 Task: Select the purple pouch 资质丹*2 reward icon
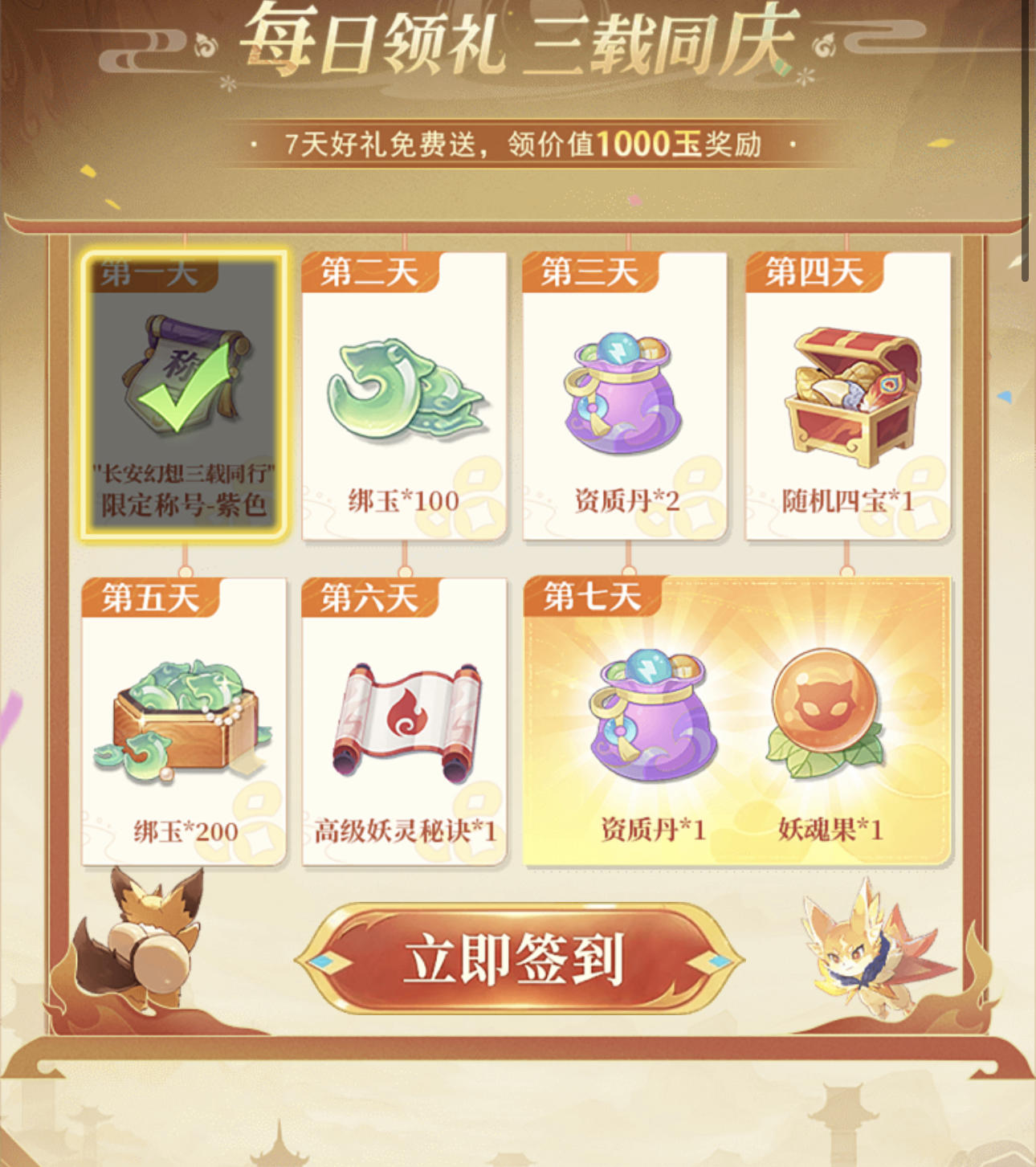click(625, 386)
